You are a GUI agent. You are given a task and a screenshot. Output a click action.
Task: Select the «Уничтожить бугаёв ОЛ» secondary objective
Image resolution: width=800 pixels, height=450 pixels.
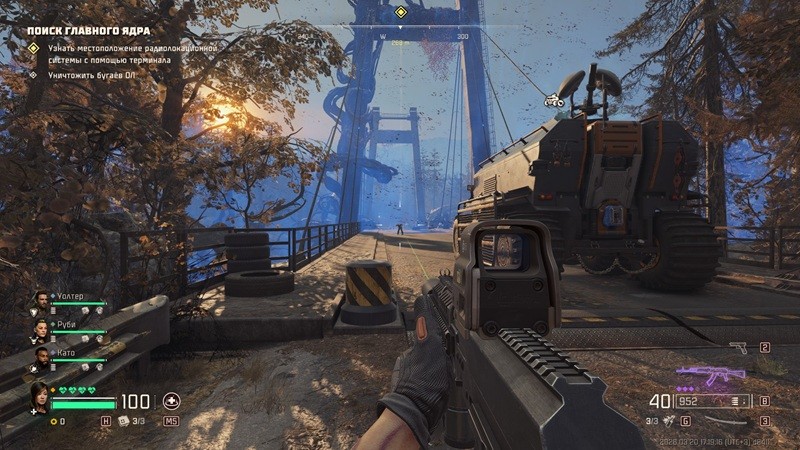pos(90,75)
